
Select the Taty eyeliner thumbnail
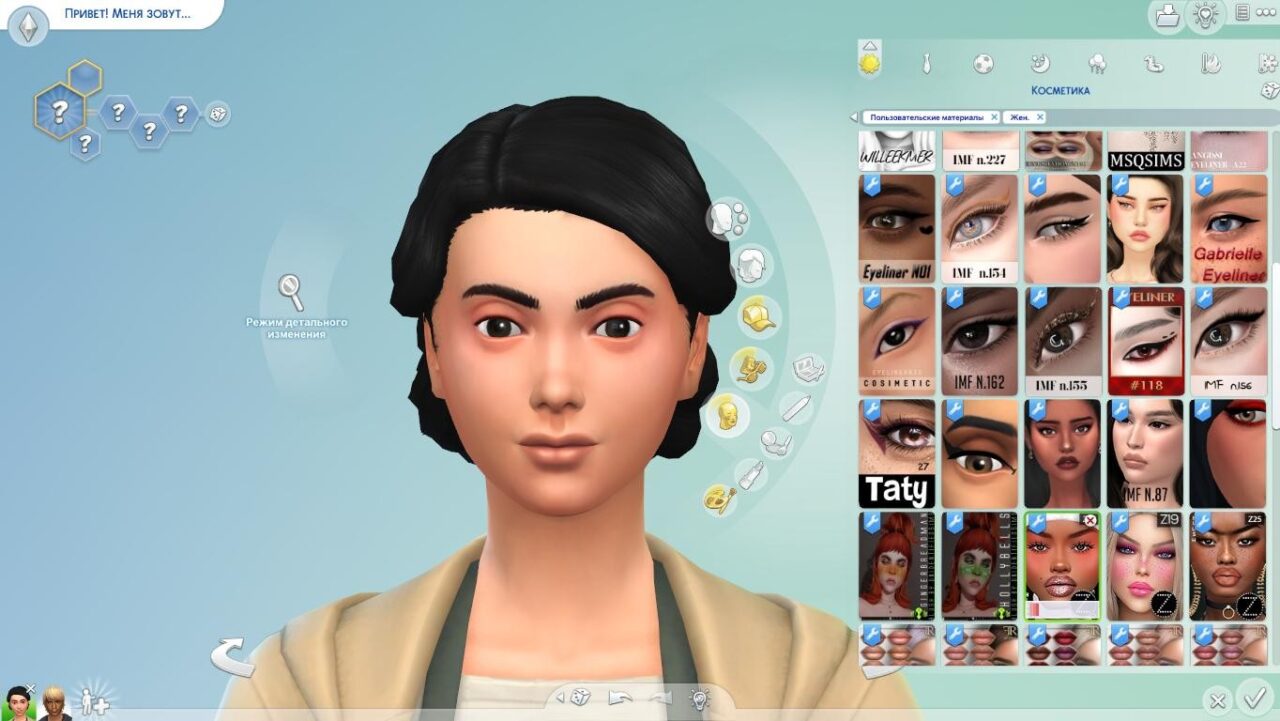point(897,453)
